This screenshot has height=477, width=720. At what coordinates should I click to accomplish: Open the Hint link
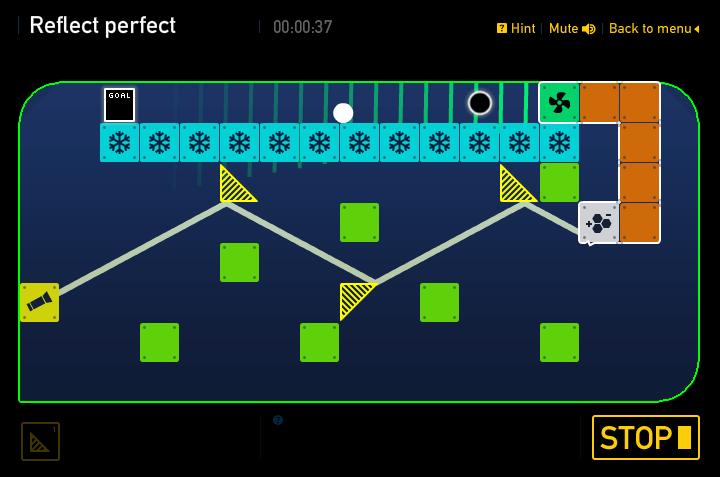pyautogui.click(x=517, y=29)
